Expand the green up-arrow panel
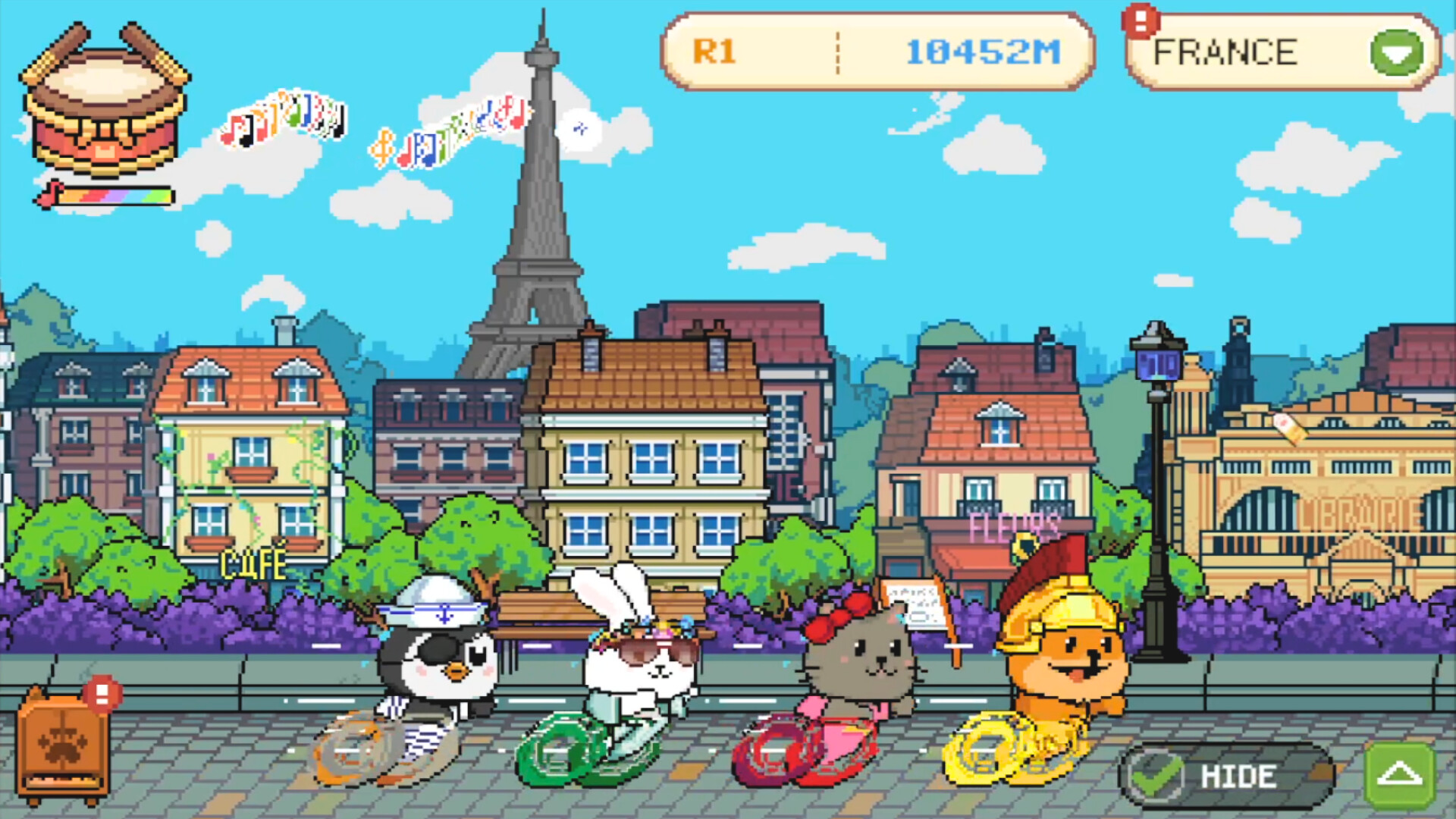1456x819 pixels. pos(1399,775)
